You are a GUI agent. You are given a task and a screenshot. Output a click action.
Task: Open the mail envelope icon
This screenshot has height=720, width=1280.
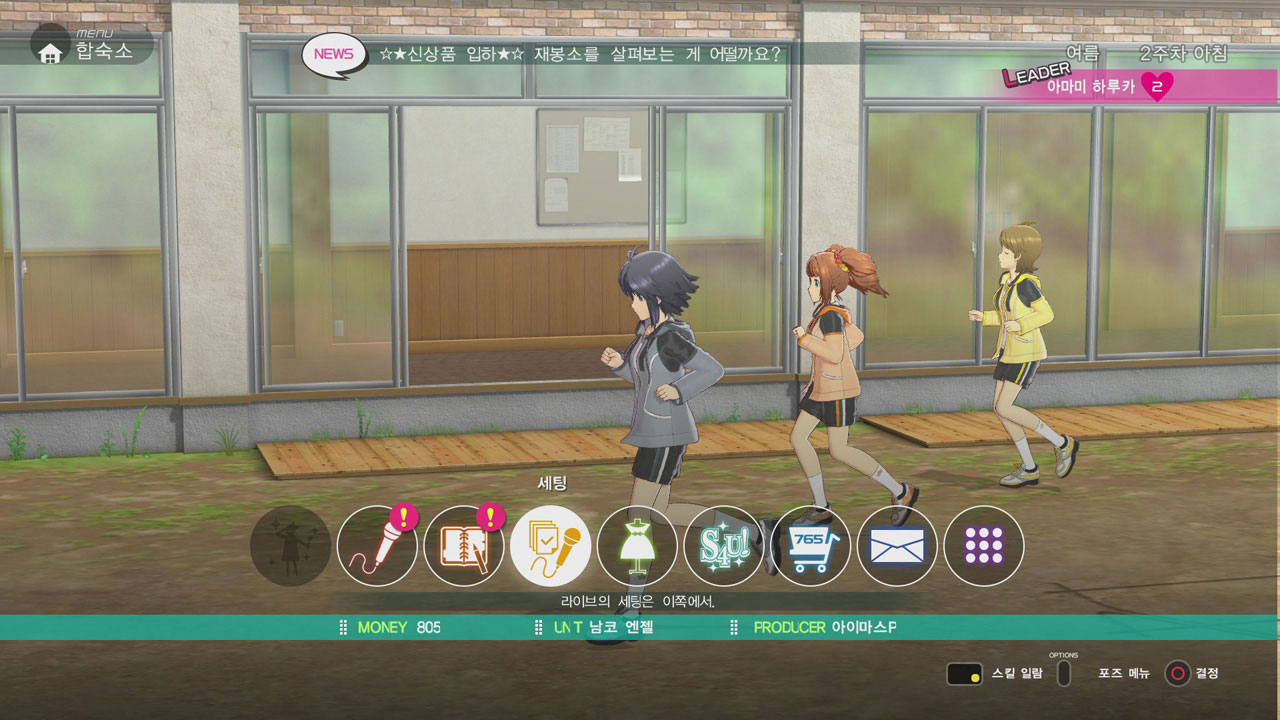(x=897, y=546)
